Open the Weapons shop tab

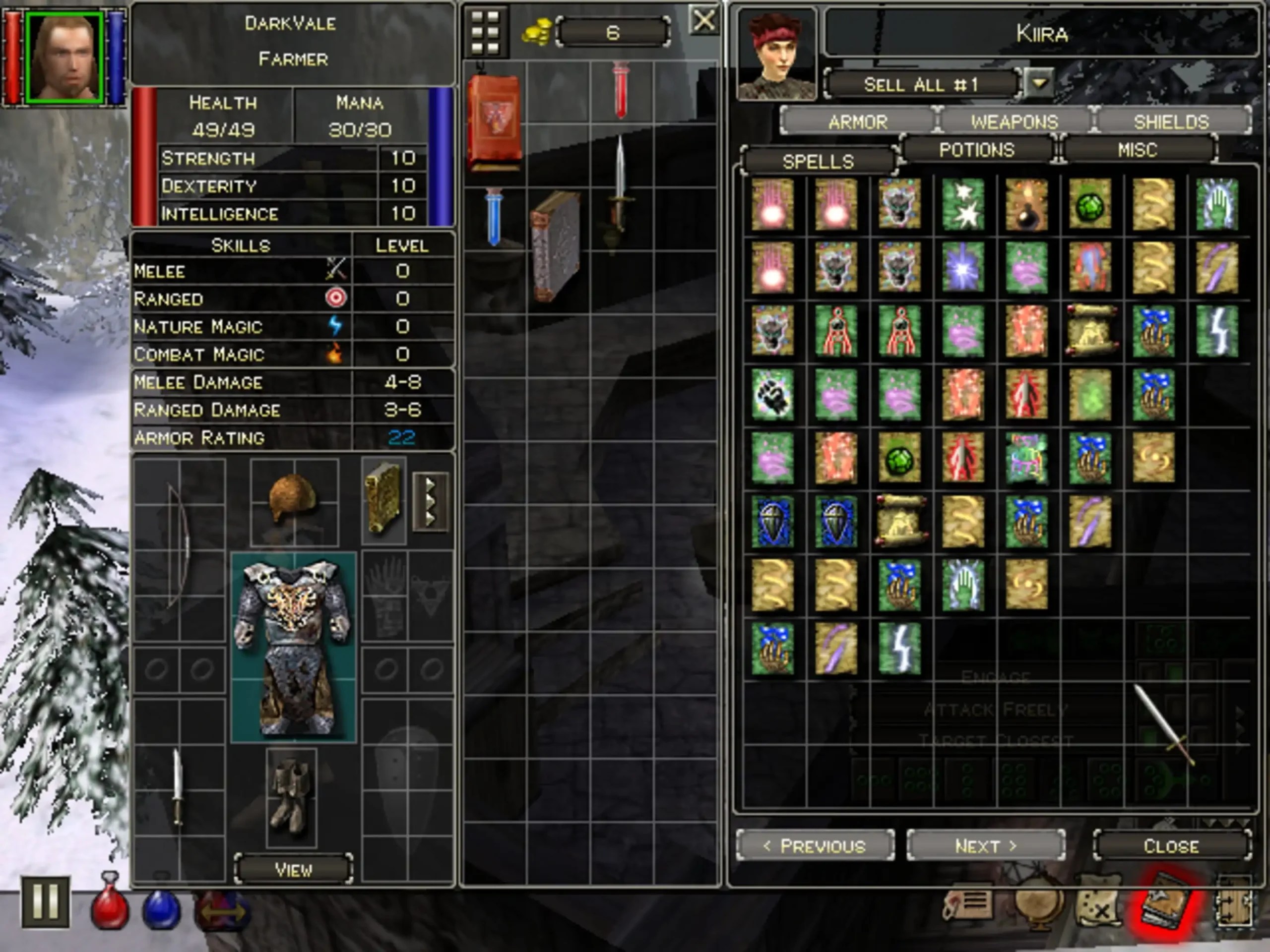point(1015,121)
